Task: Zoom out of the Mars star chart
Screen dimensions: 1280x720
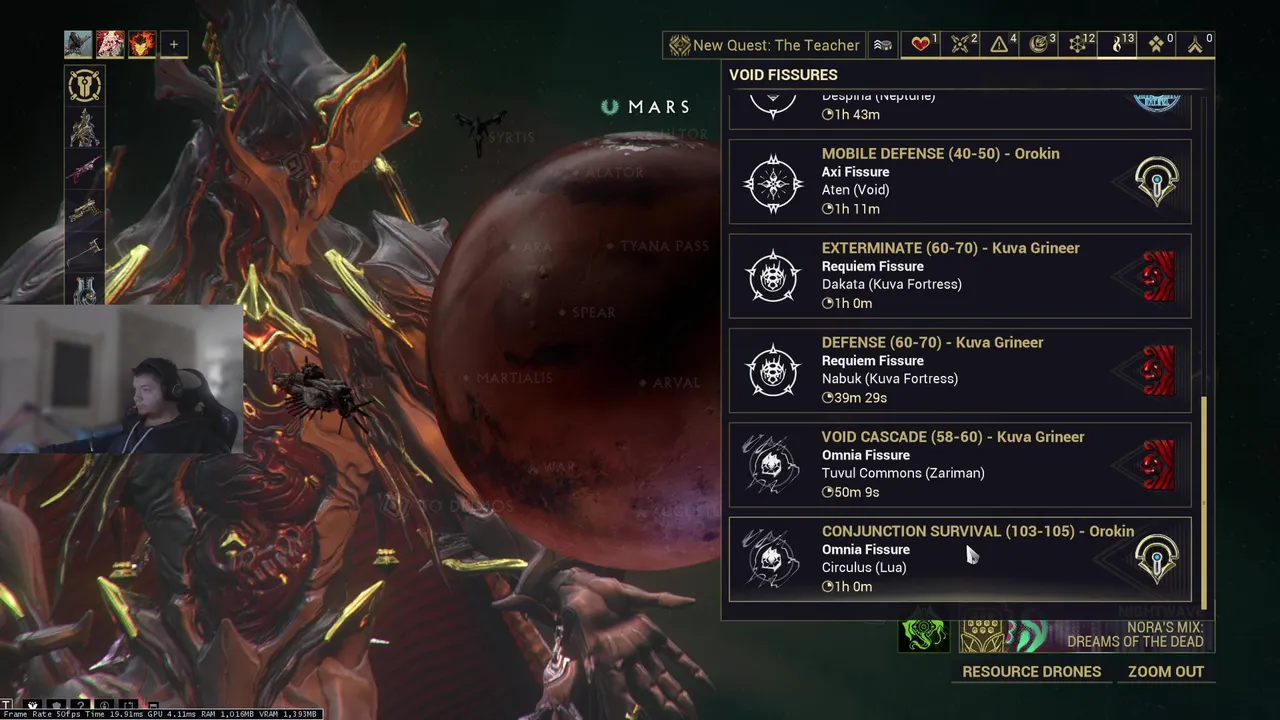Action: point(1165,672)
